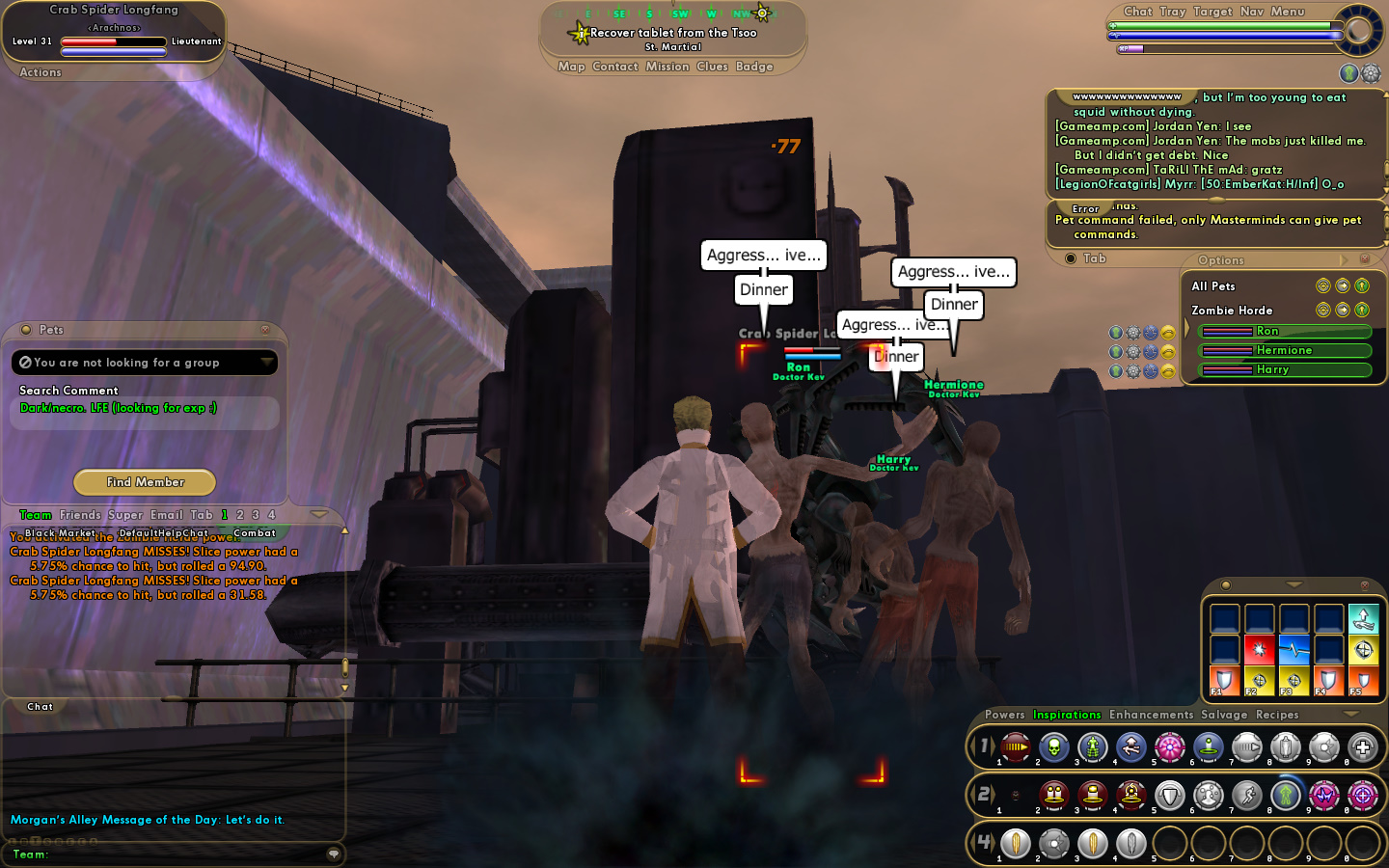Use the F1 shield inspiration
The width and height of the screenshot is (1389, 868).
click(1223, 681)
